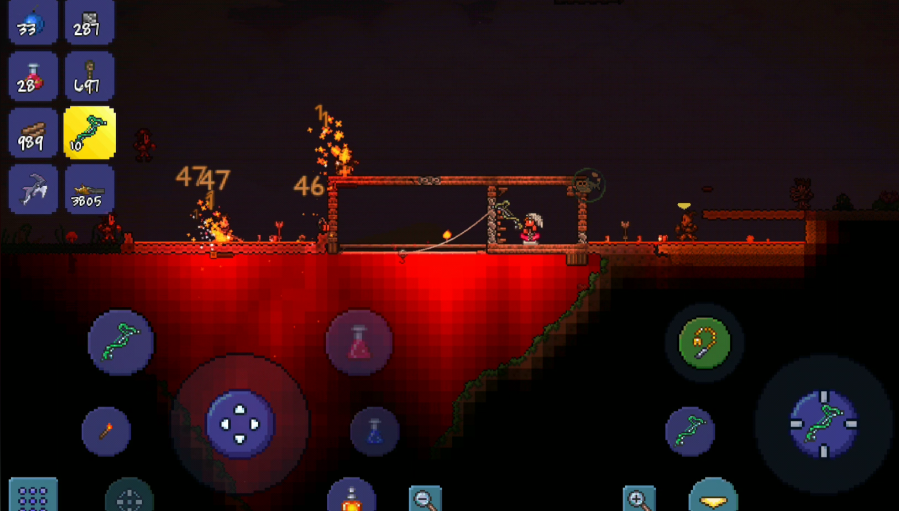Tap the yellow down-arrow button
The height and width of the screenshot is (511, 899).
(x=713, y=498)
